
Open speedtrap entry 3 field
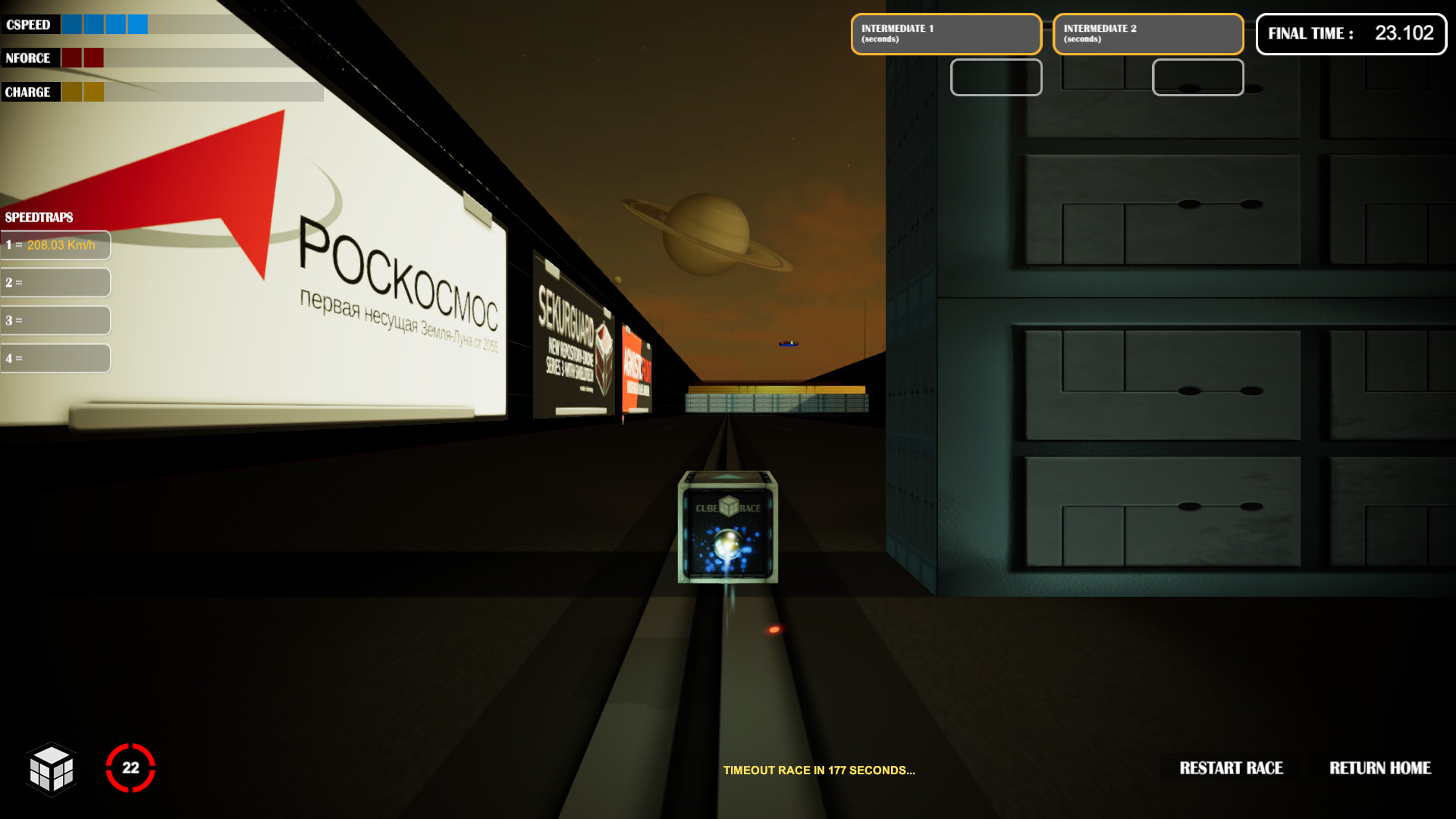click(55, 320)
